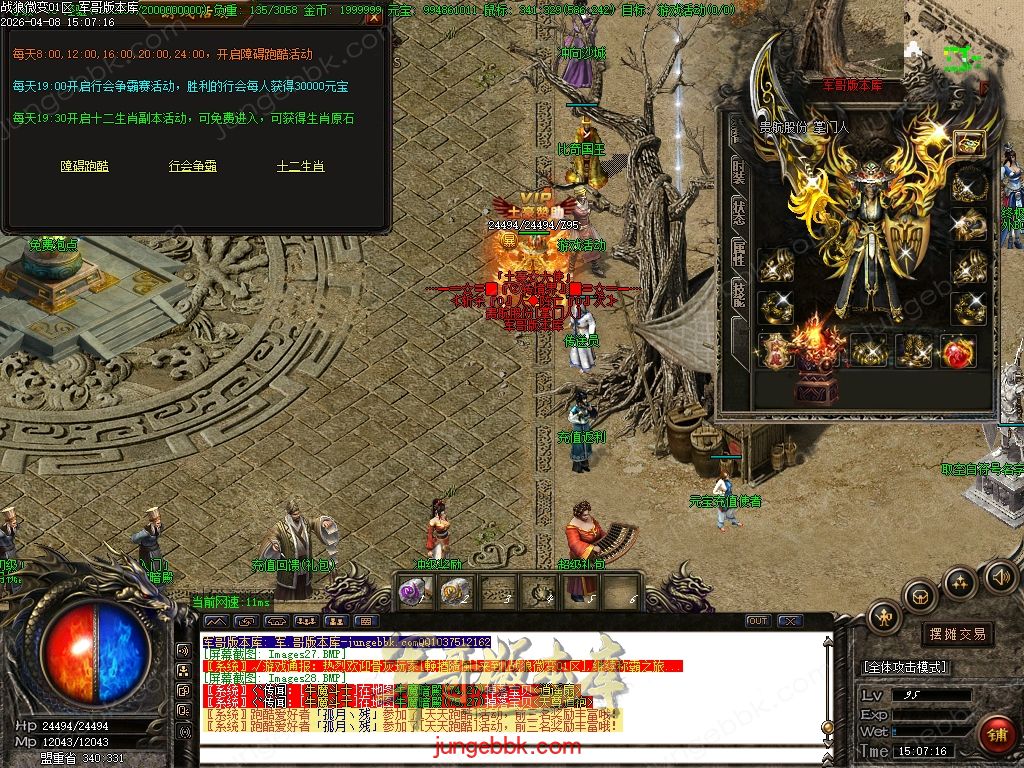
Task: Open the 摆摊交易 stall trade button
Action: point(957,634)
